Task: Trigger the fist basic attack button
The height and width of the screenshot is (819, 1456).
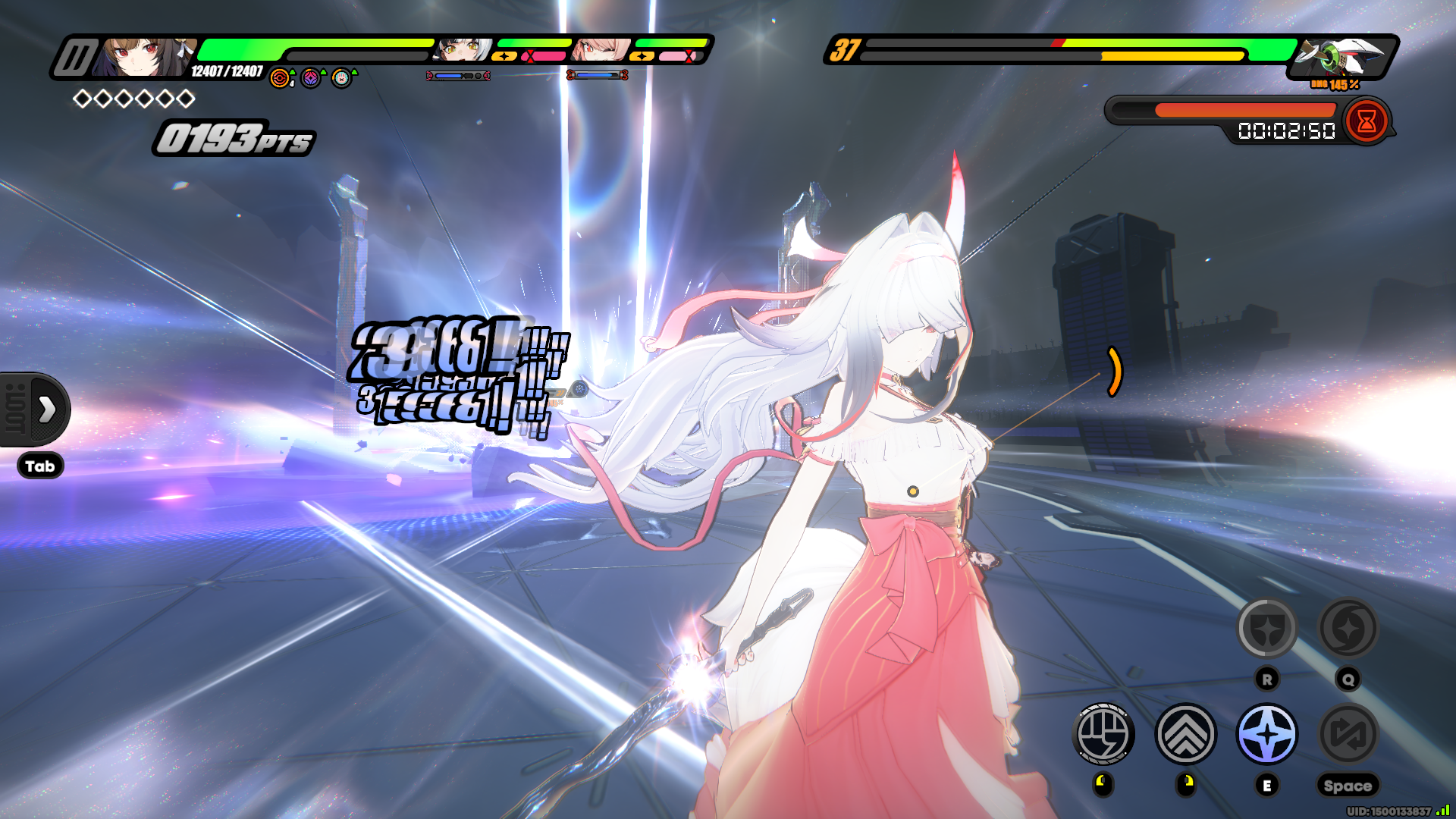Action: pyautogui.click(x=1104, y=734)
